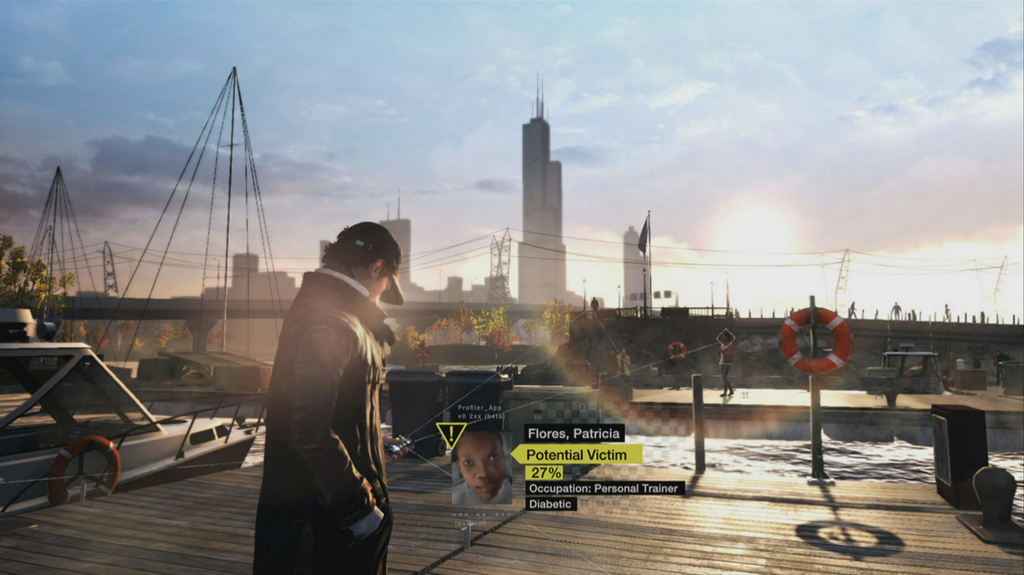Select the yellow Potential Victim tag
Image resolution: width=1024 pixels, height=575 pixels.
[x=579, y=454]
